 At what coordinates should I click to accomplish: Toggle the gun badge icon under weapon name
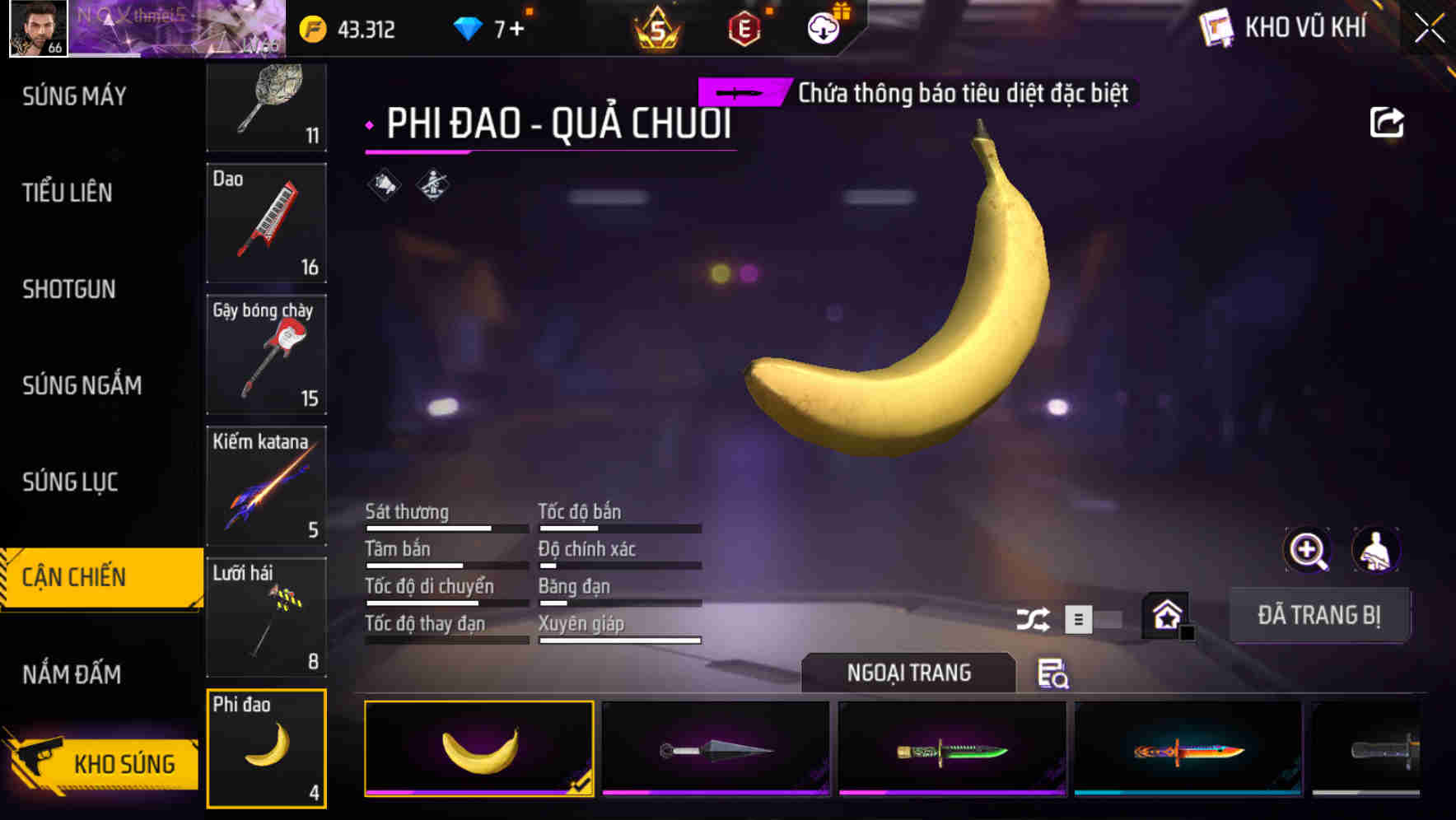431,184
